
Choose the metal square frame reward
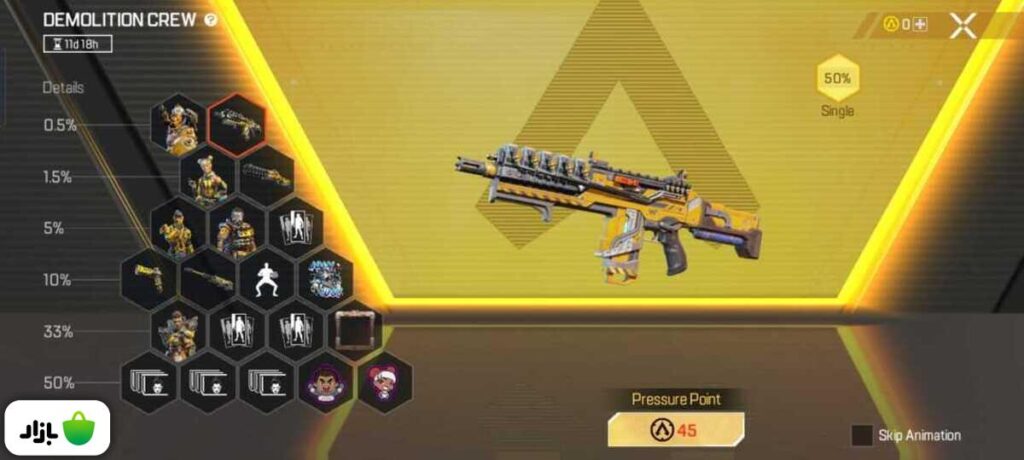tap(354, 330)
